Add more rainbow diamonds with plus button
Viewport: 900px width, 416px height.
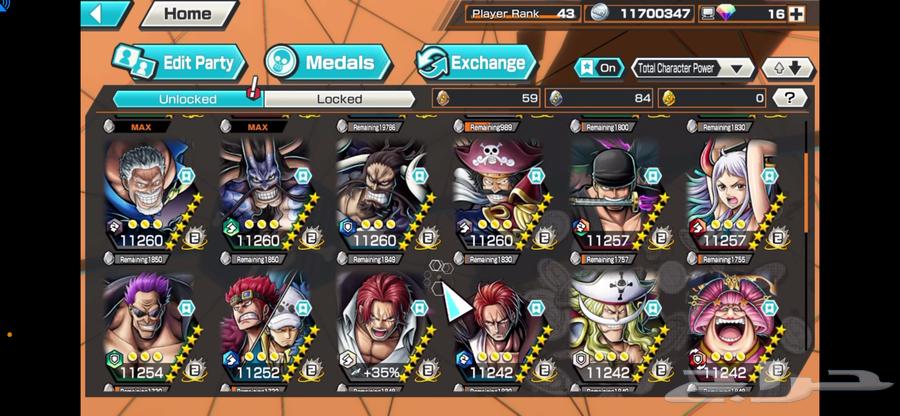coord(796,13)
